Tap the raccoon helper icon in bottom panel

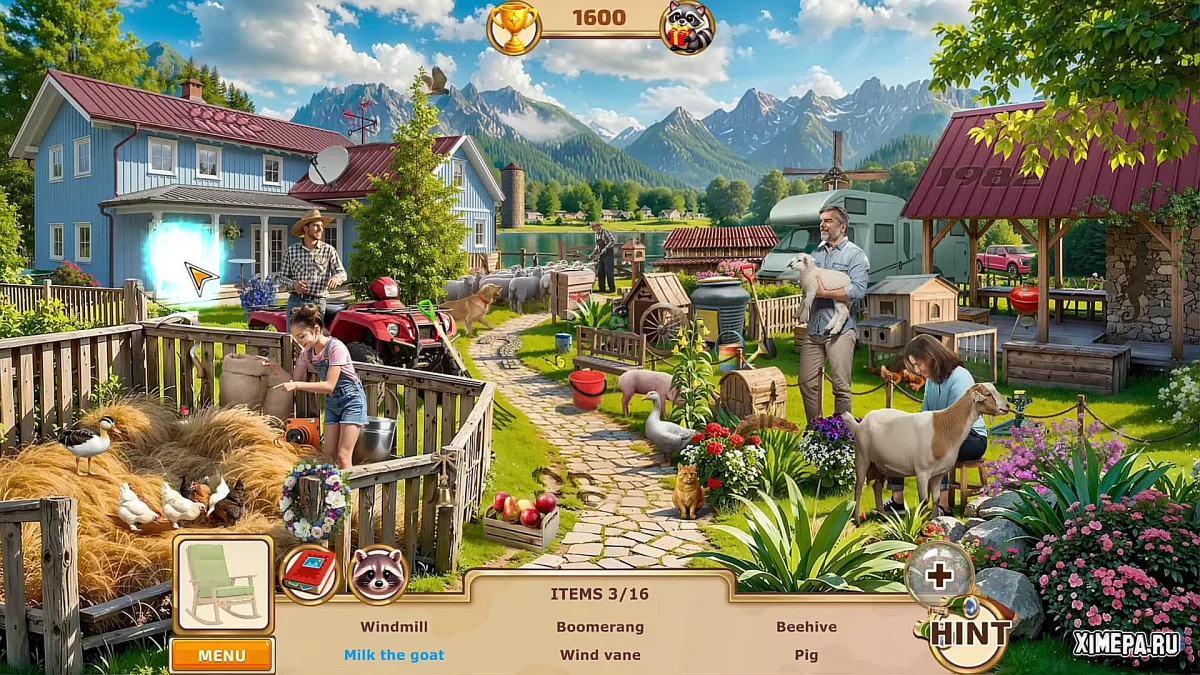tap(378, 574)
